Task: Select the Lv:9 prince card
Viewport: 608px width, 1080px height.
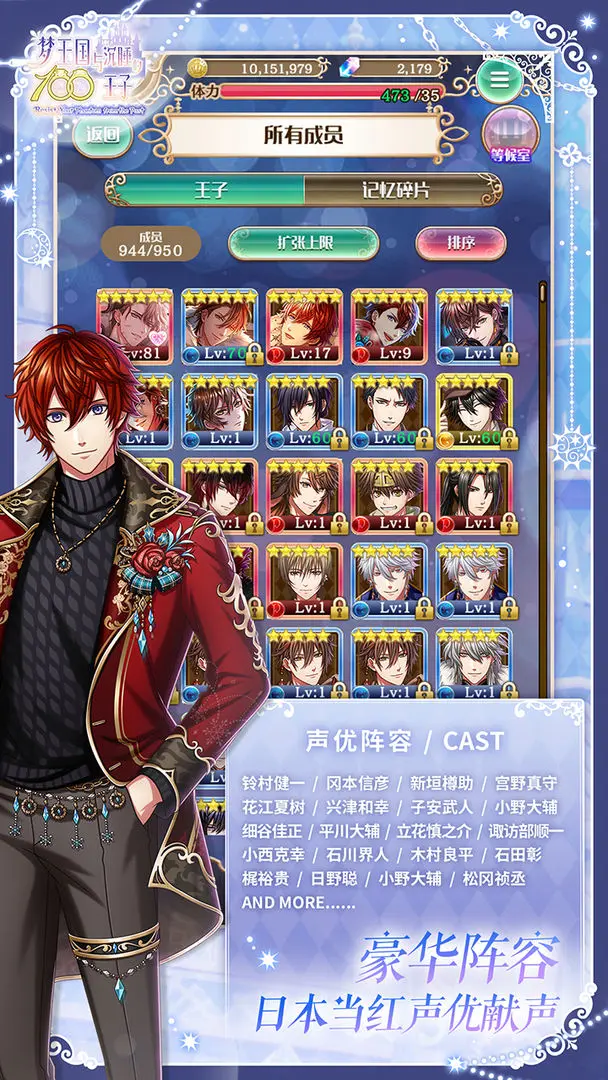Action: tap(389, 327)
